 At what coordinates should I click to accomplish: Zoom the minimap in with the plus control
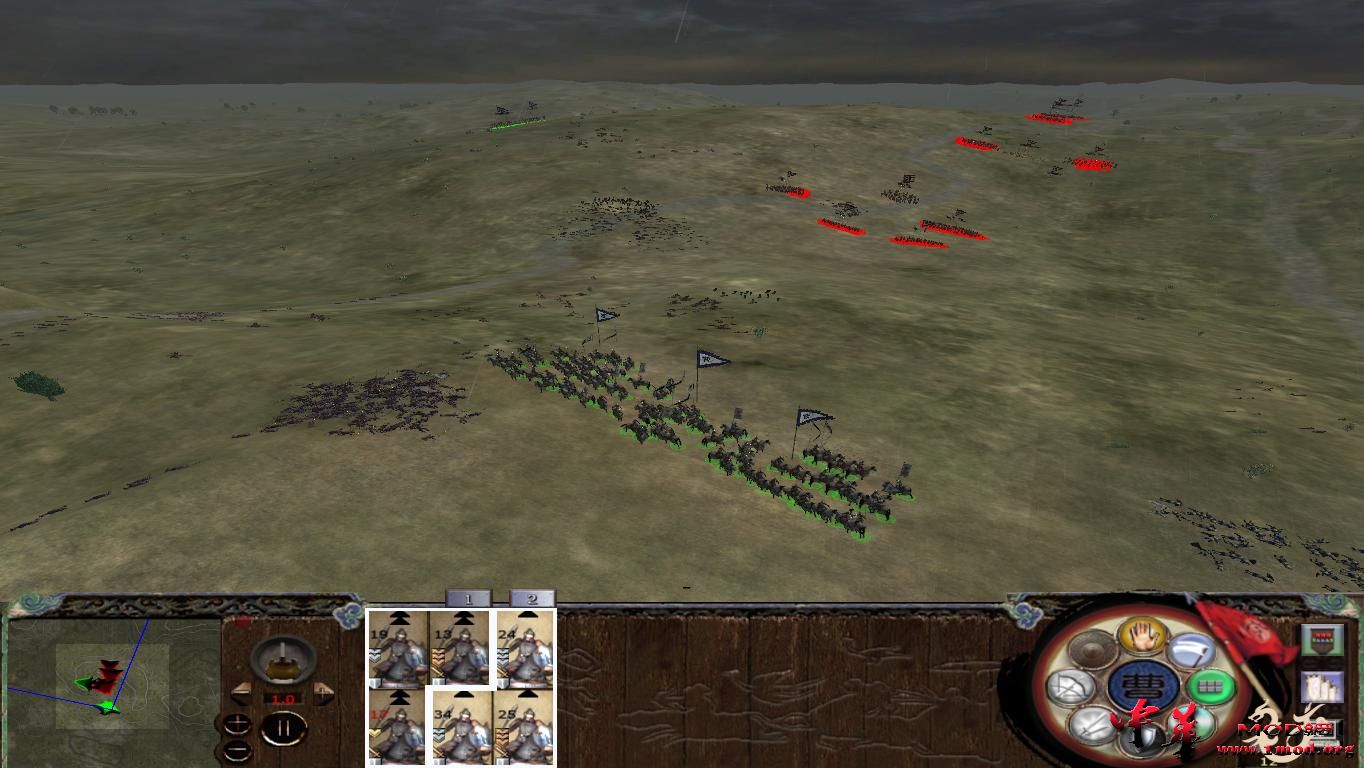click(237, 722)
